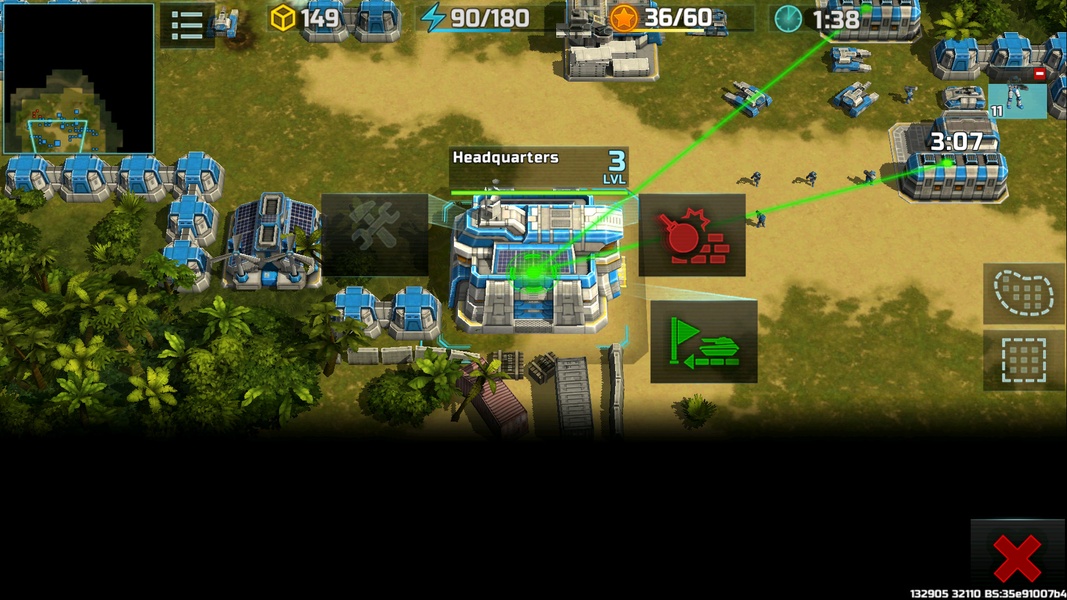This screenshot has height=600, width=1067.
Task: Click the red minus on the unit group
Action: coord(1040,74)
